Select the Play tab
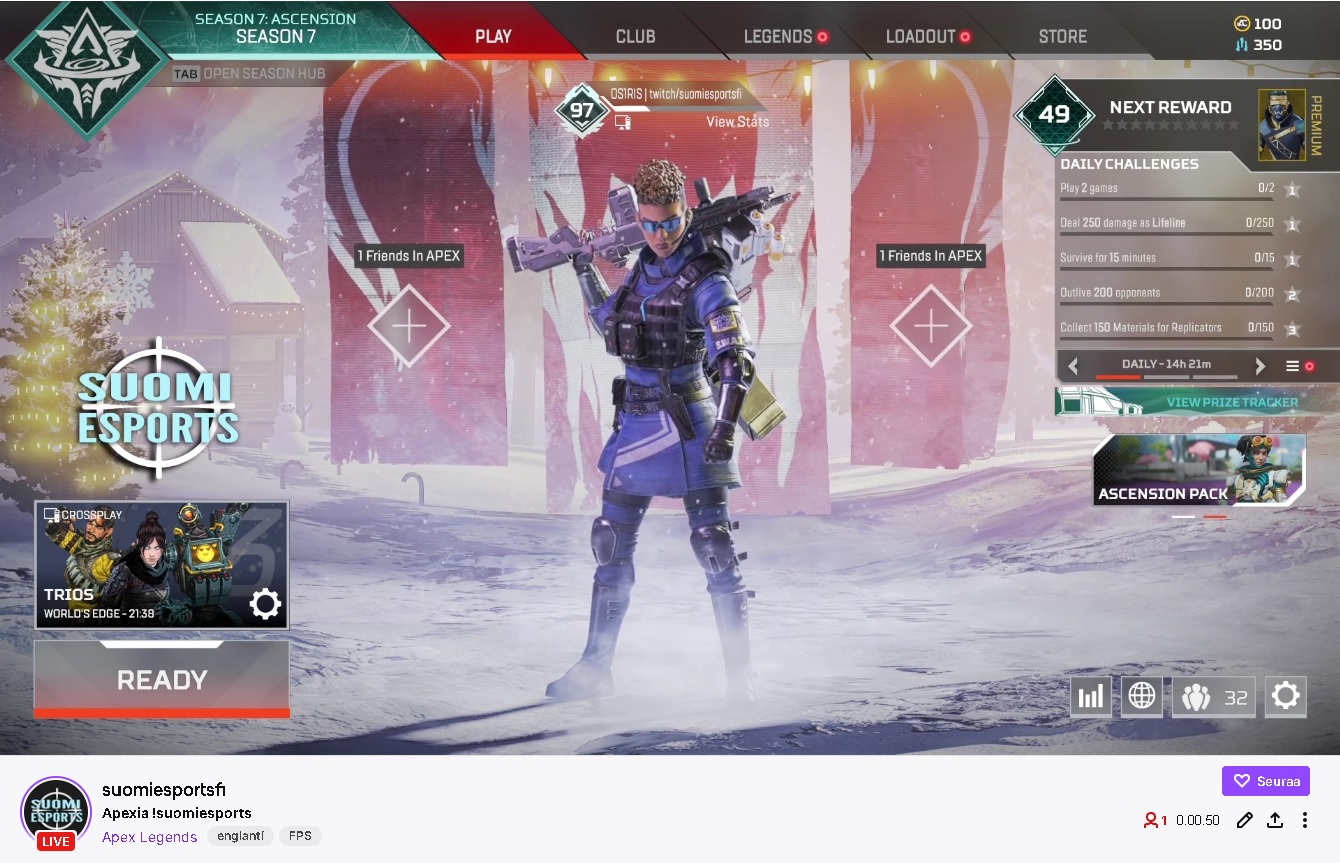The image size is (1340, 863). coord(493,37)
